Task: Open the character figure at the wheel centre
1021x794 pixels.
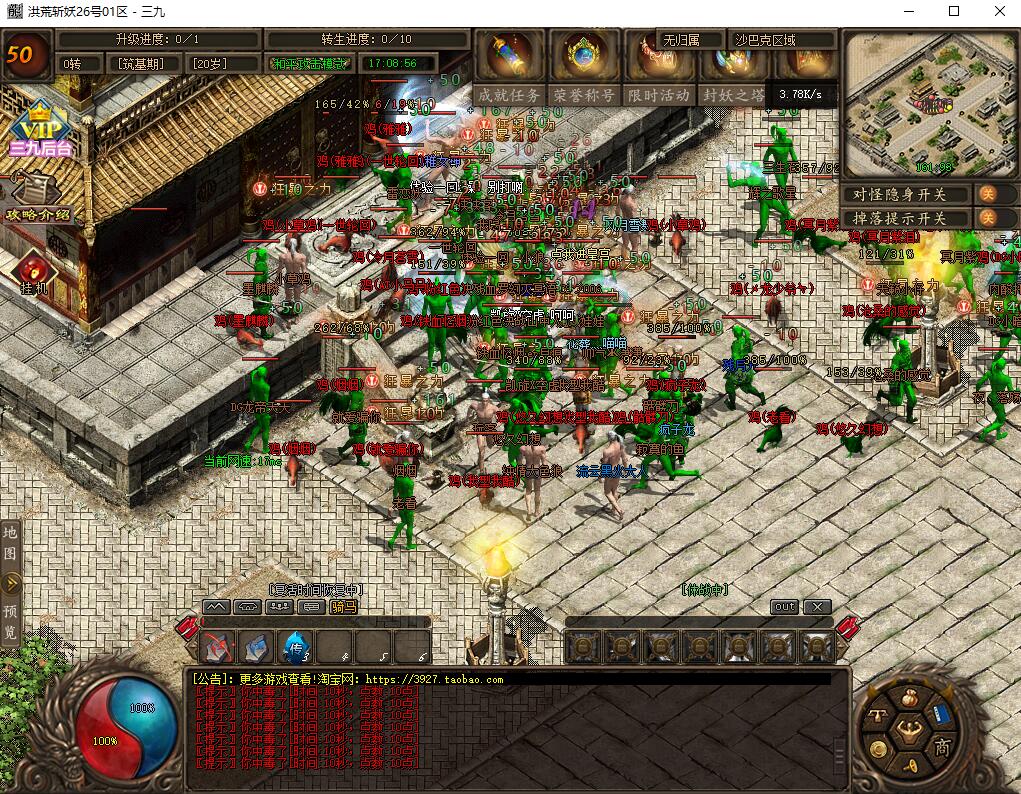Action: pos(909,729)
